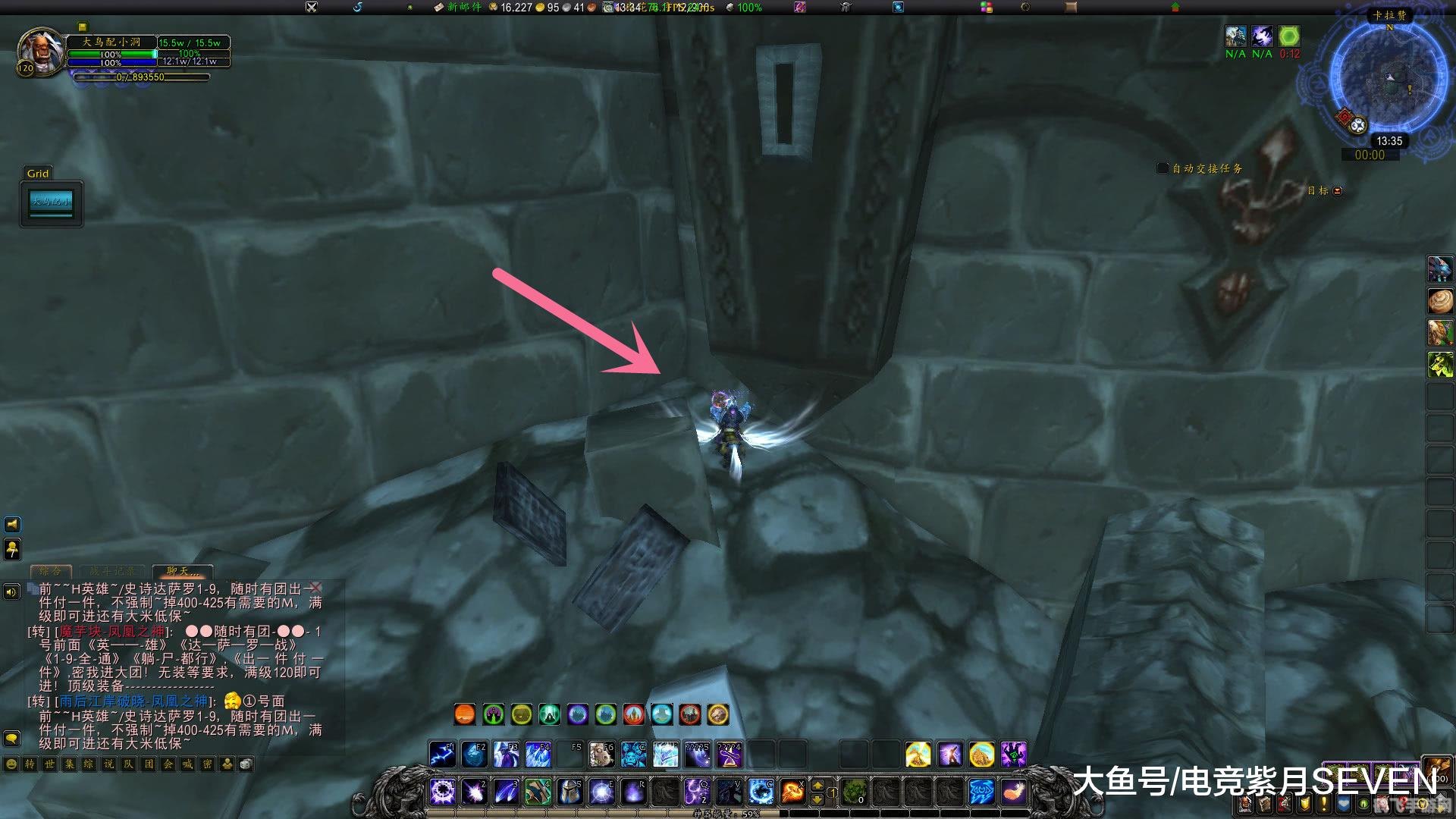Click the ram mount icon in slot F6

601,754
